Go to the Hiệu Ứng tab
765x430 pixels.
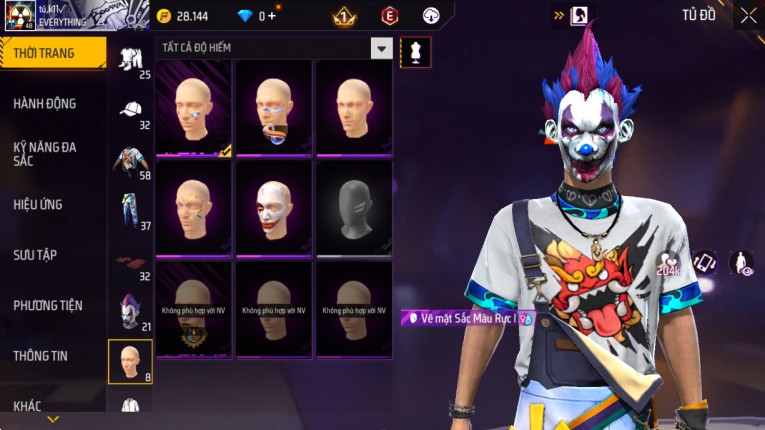[x=38, y=204]
